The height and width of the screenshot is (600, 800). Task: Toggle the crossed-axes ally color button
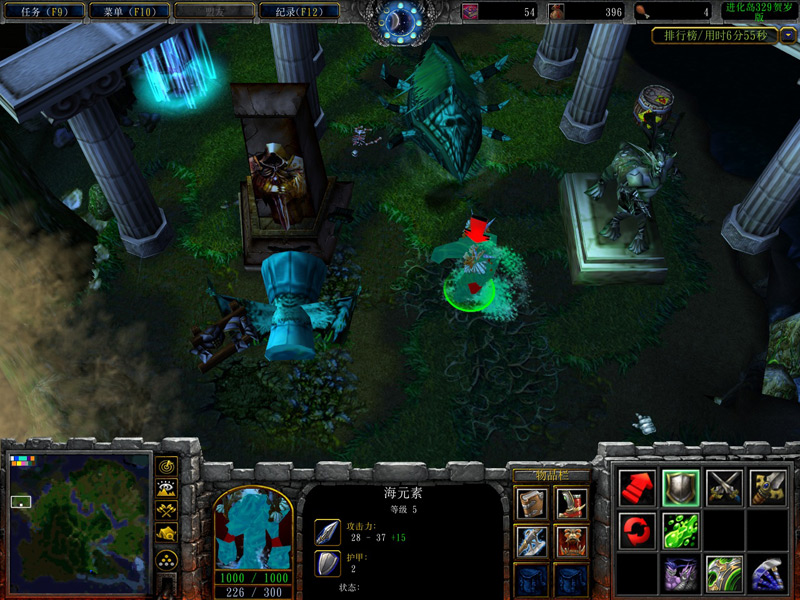pyautogui.click(x=167, y=511)
